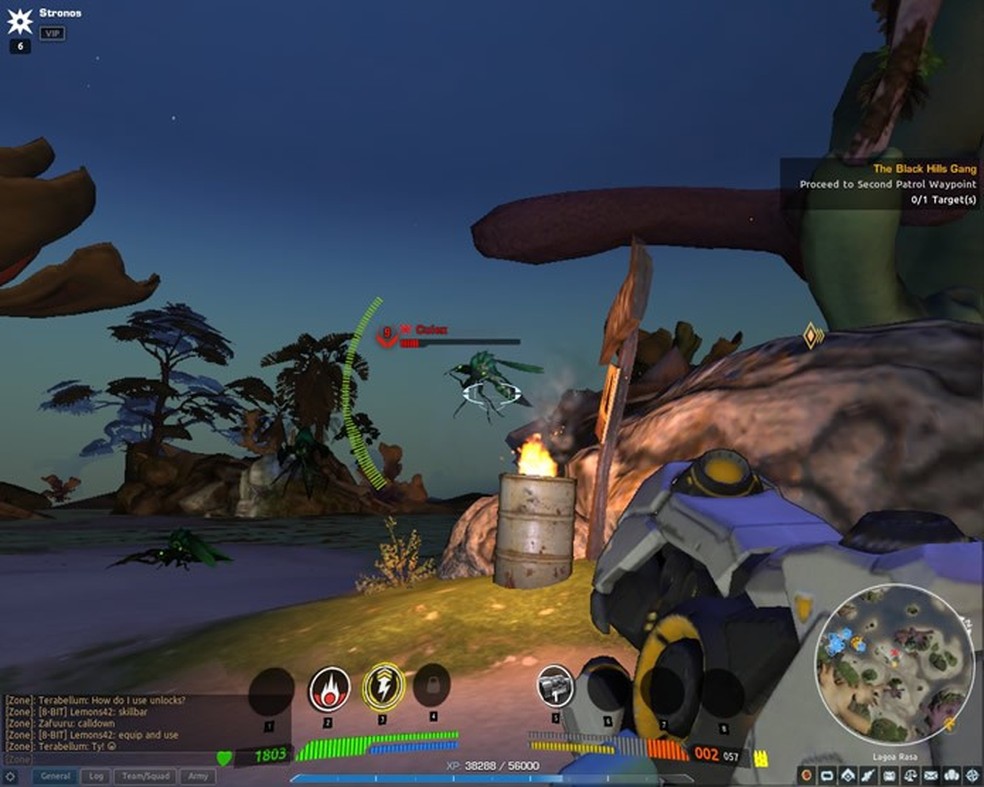Click the crosshair icon at toolbar end
Image resolution: width=984 pixels, height=787 pixels.
tap(973, 775)
